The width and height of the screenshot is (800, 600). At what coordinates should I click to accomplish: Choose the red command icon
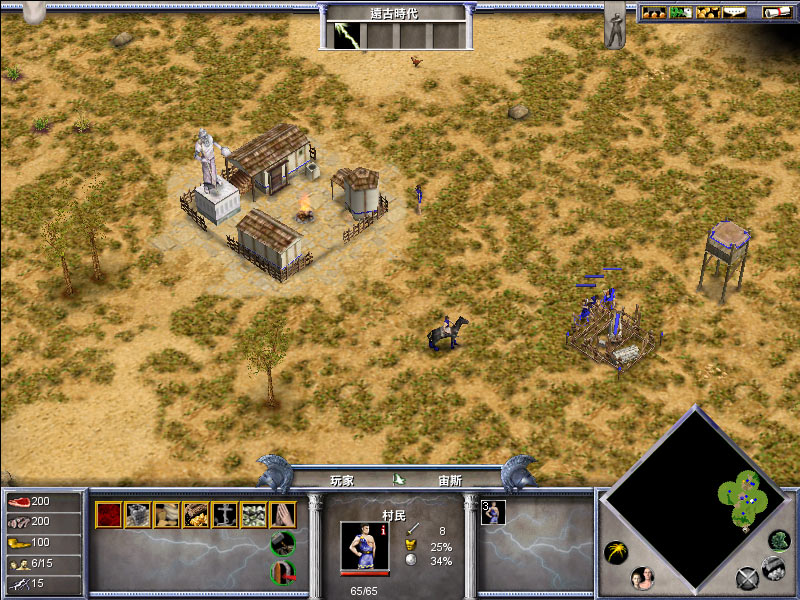(108, 514)
